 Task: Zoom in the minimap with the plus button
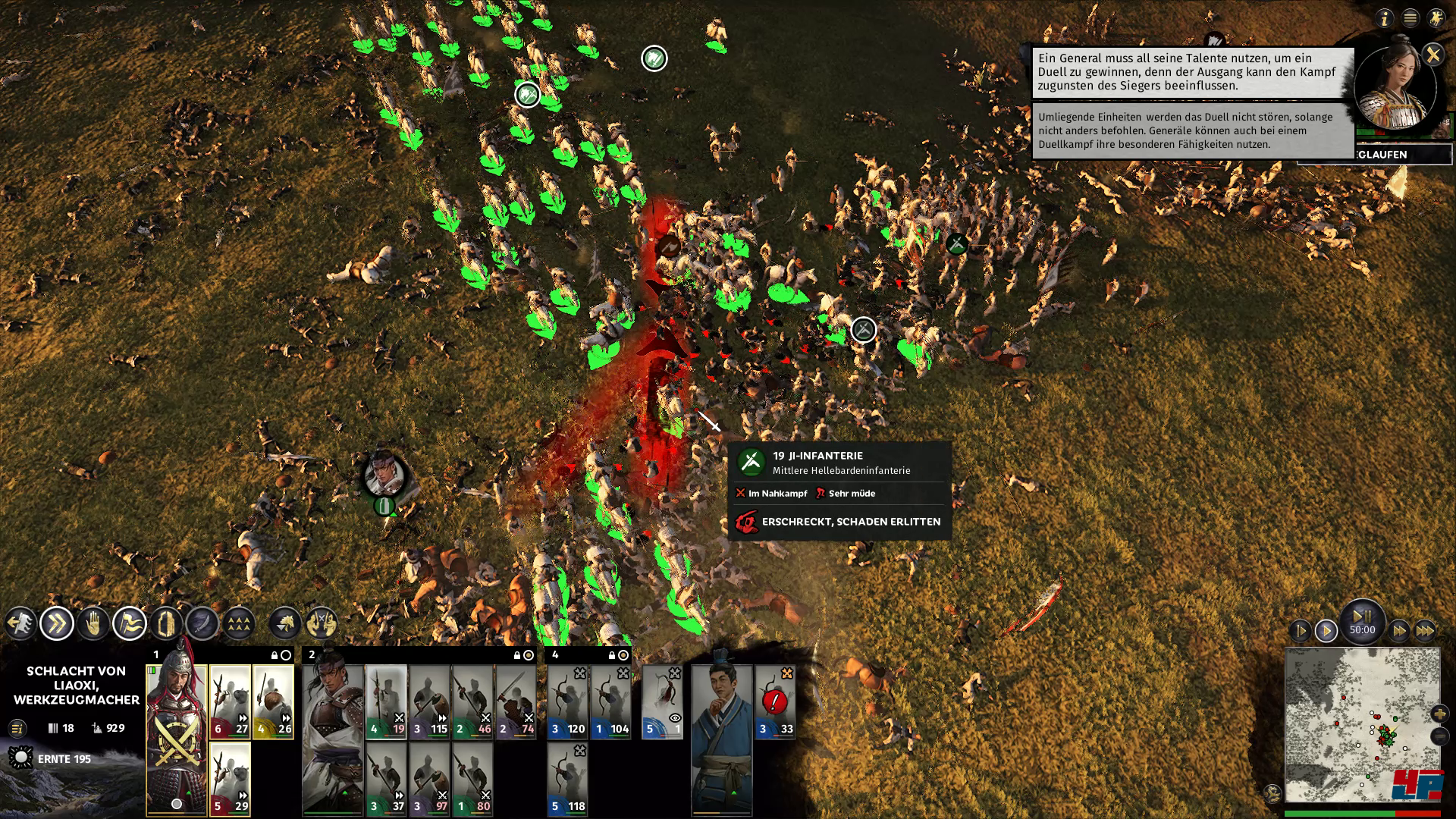click(1439, 714)
